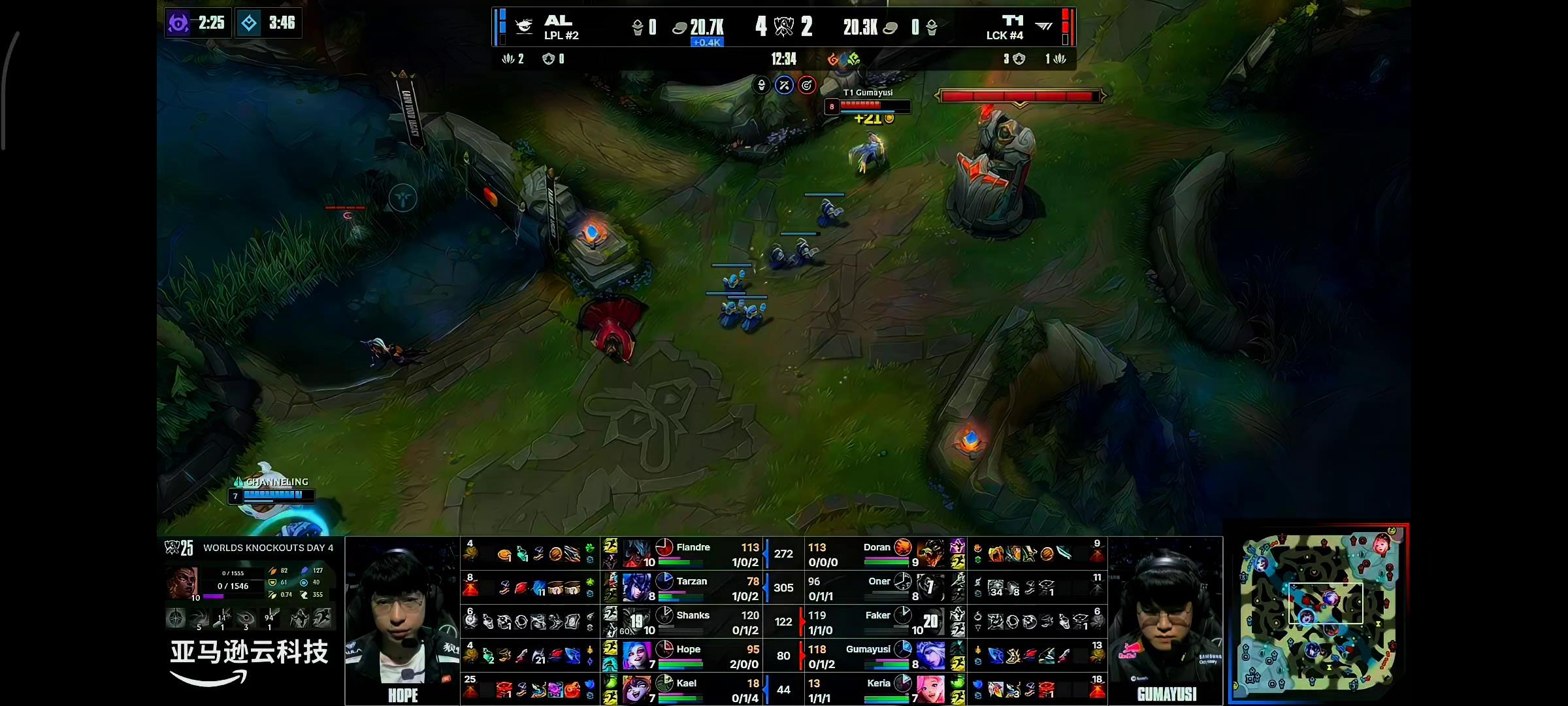
Task: Click the blue diamond objective timer icon
Action: point(249,24)
